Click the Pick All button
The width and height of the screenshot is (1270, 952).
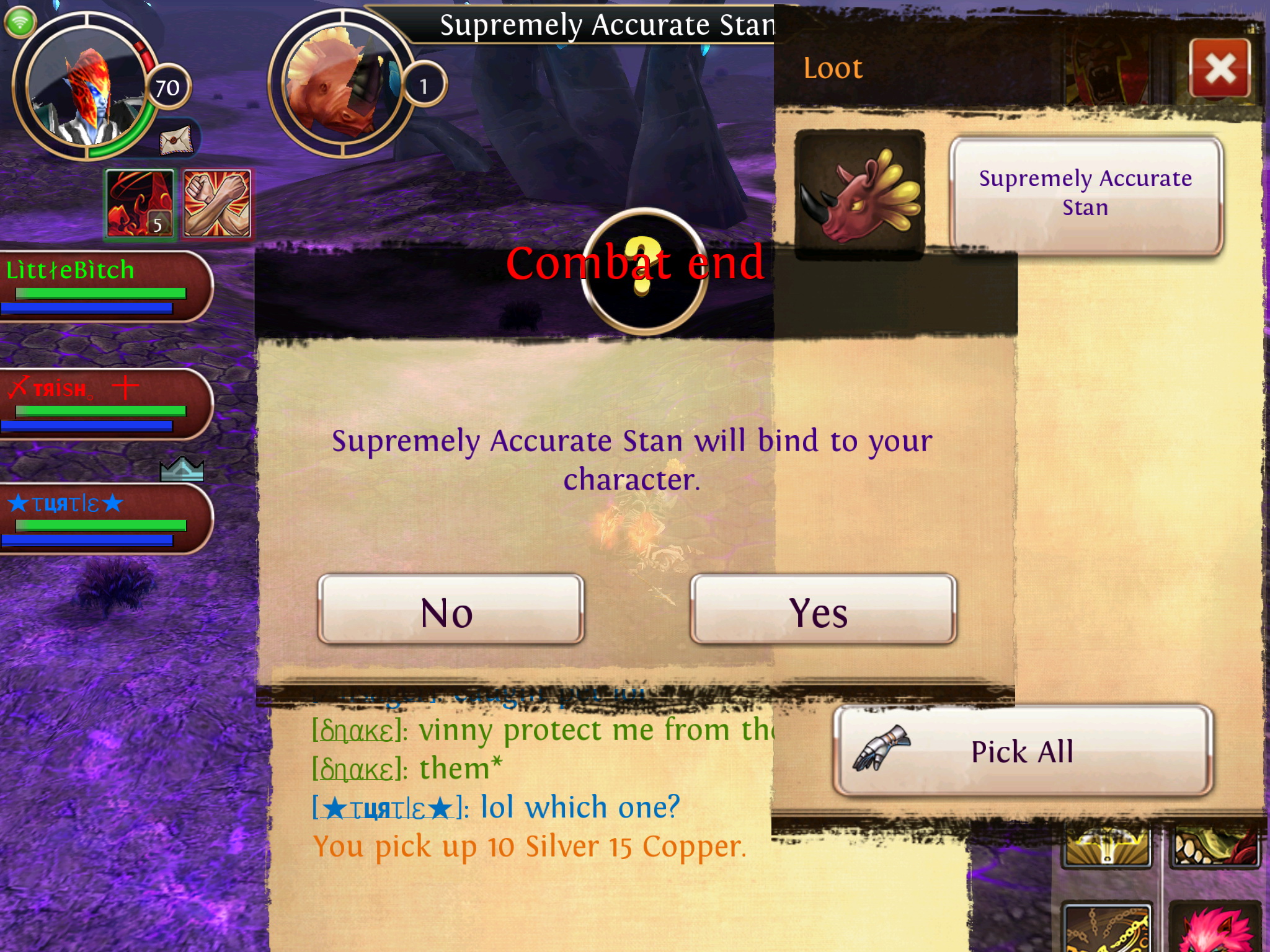click(x=1023, y=751)
